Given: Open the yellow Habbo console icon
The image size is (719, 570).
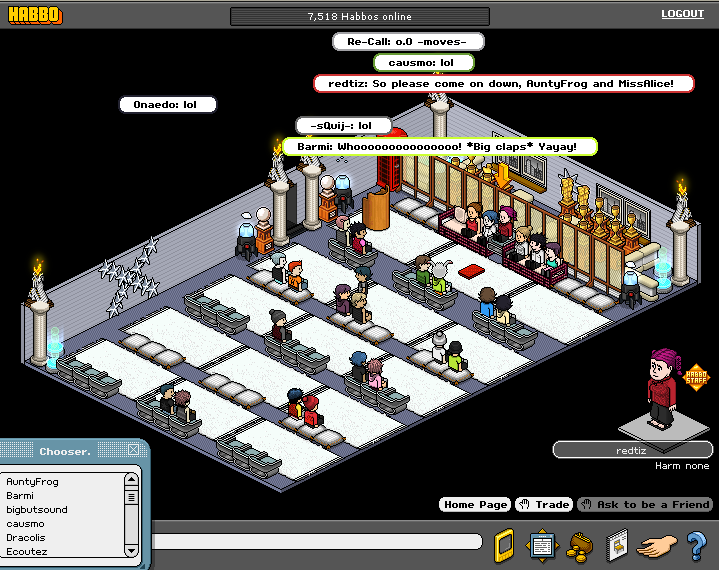Looking at the screenshot, I should pyautogui.click(x=505, y=545).
